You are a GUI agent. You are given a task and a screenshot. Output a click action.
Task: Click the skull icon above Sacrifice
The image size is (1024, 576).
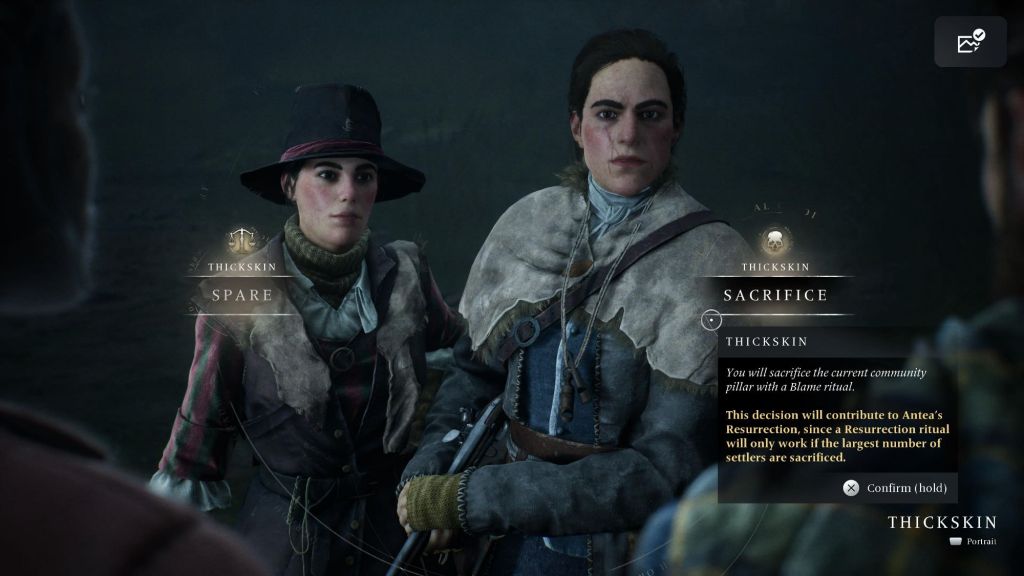(775, 240)
